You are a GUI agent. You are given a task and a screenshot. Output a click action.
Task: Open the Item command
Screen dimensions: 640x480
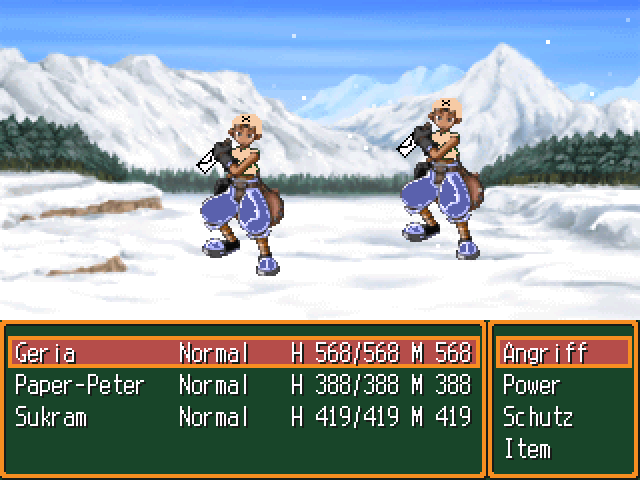(527, 449)
